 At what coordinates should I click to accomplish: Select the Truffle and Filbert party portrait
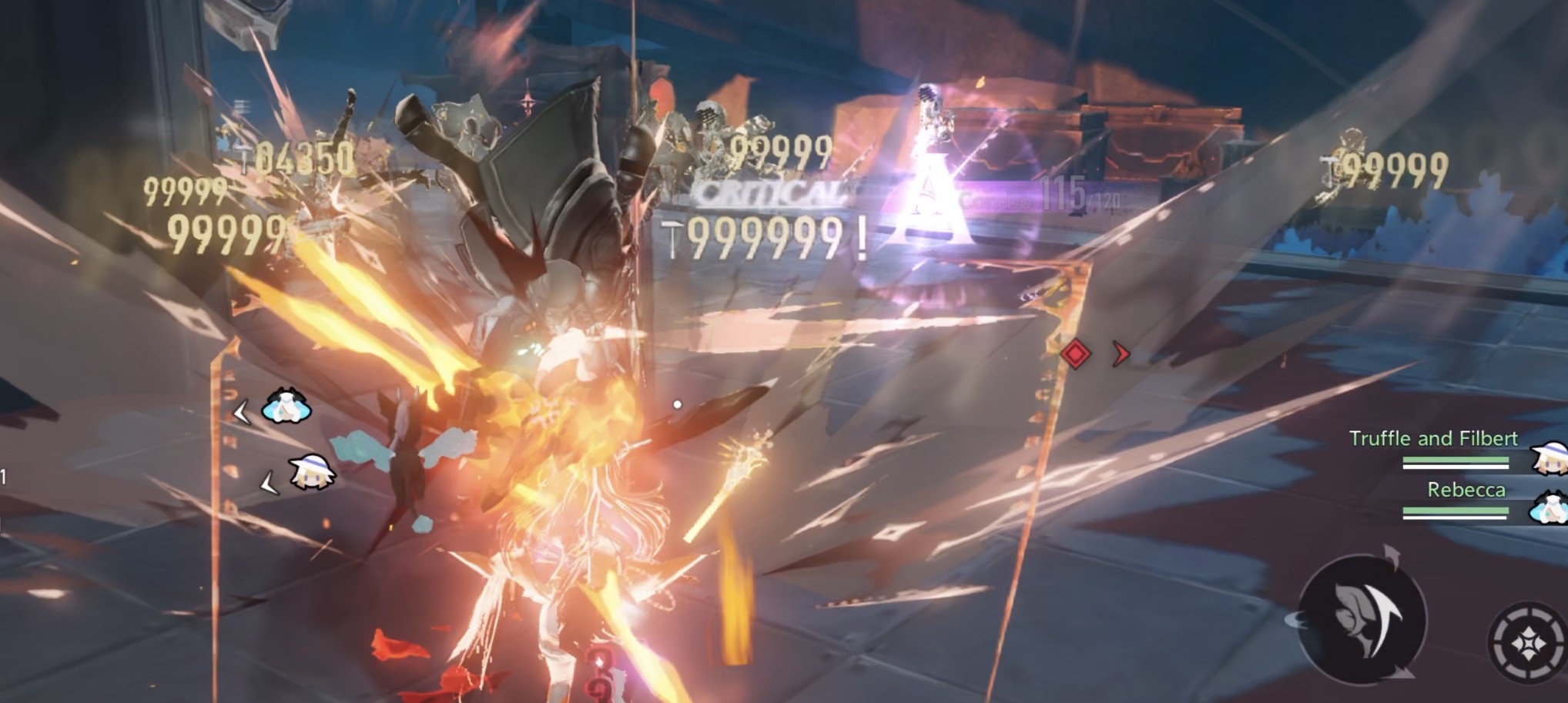click(x=1548, y=457)
